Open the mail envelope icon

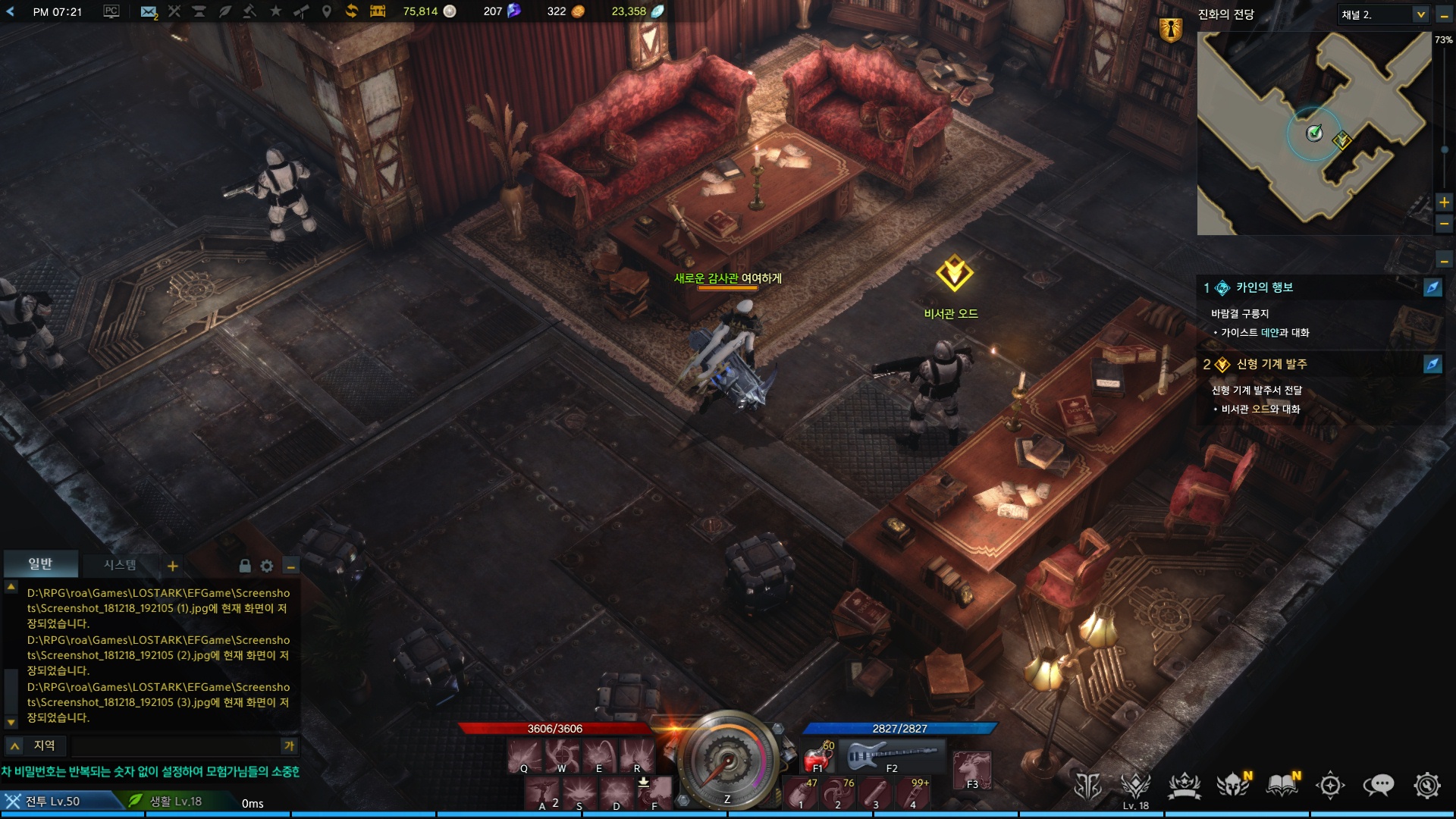pos(149,11)
